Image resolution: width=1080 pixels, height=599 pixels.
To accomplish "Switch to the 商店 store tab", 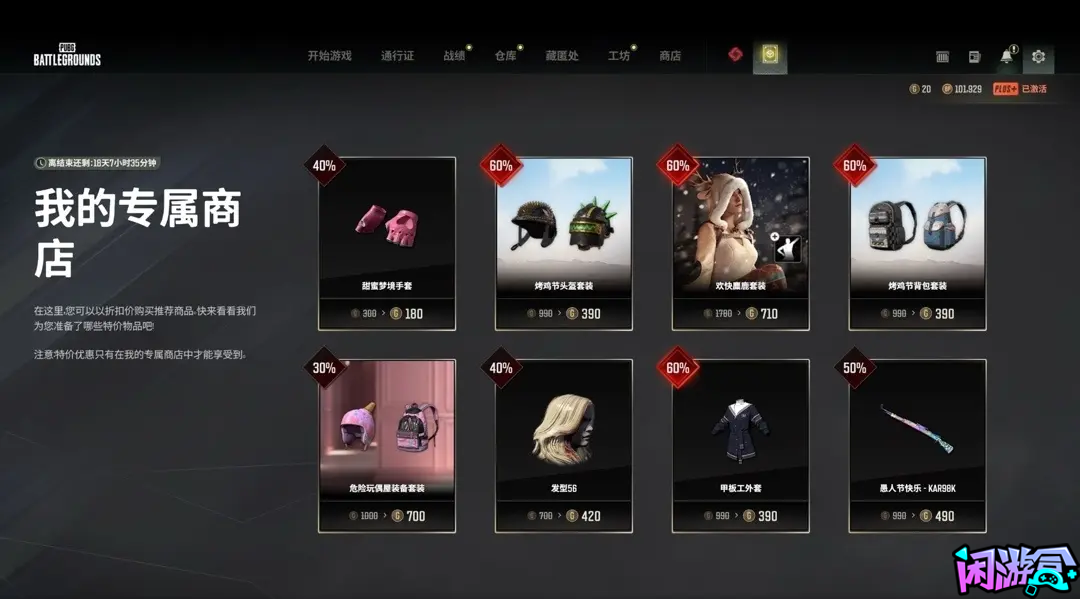I will pos(670,56).
